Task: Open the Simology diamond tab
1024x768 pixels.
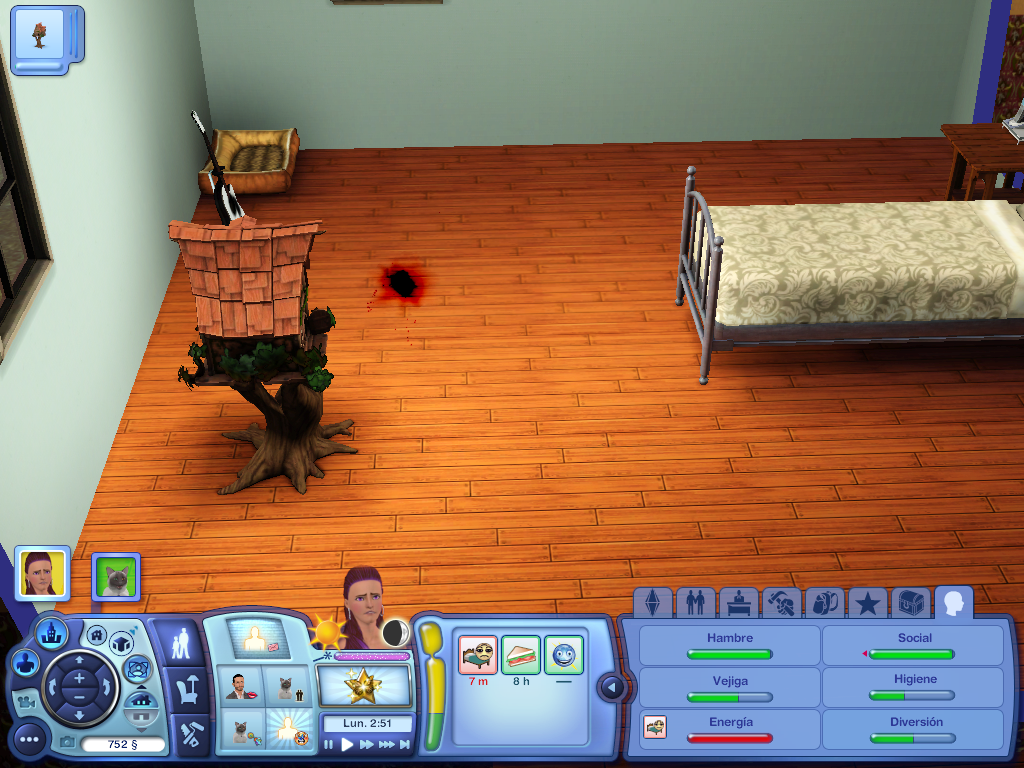Action: coord(653,602)
